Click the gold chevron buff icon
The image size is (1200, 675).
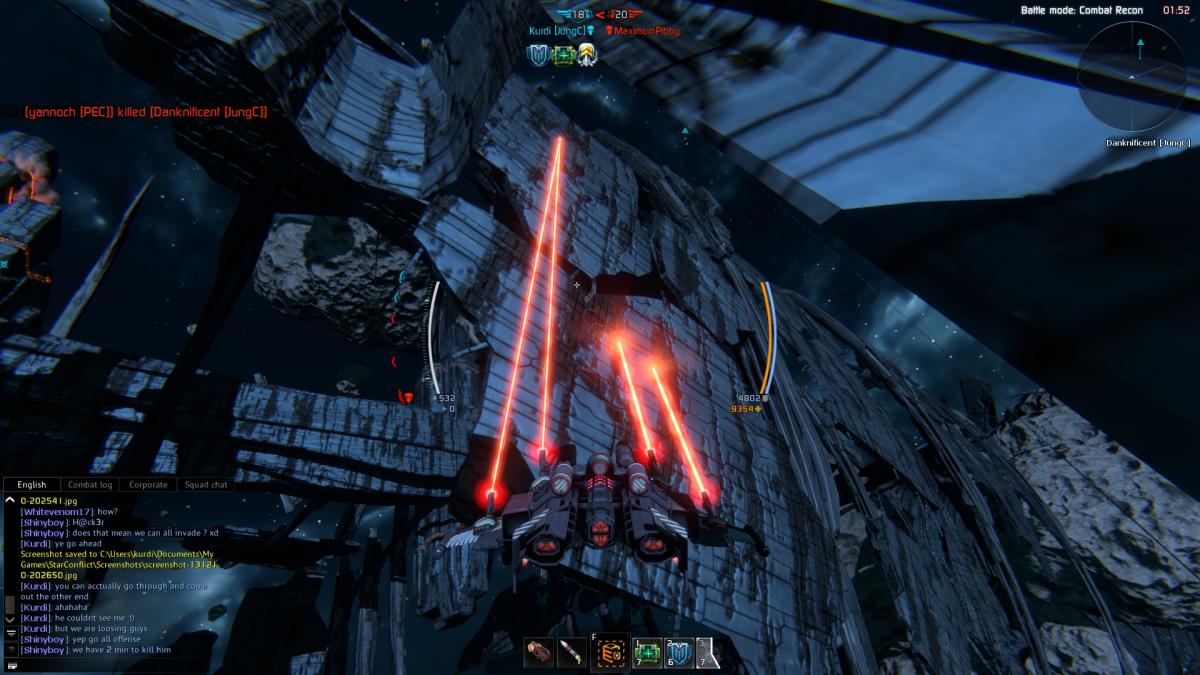pyautogui.click(x=587, y=54)
